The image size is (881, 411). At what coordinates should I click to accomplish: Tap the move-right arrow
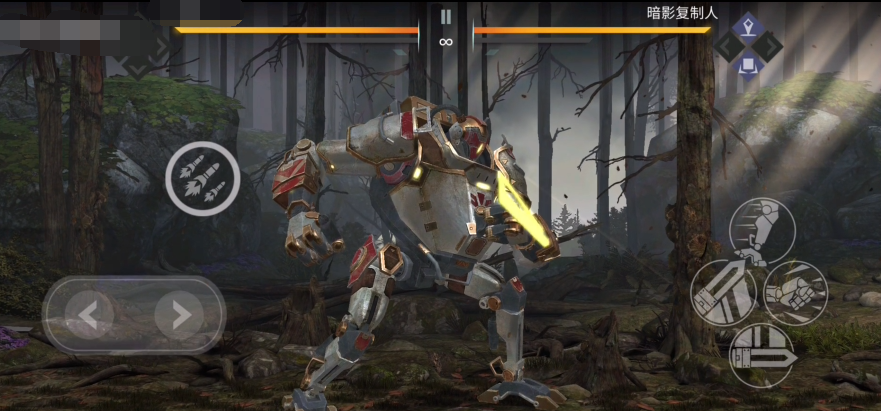[180, 316]
